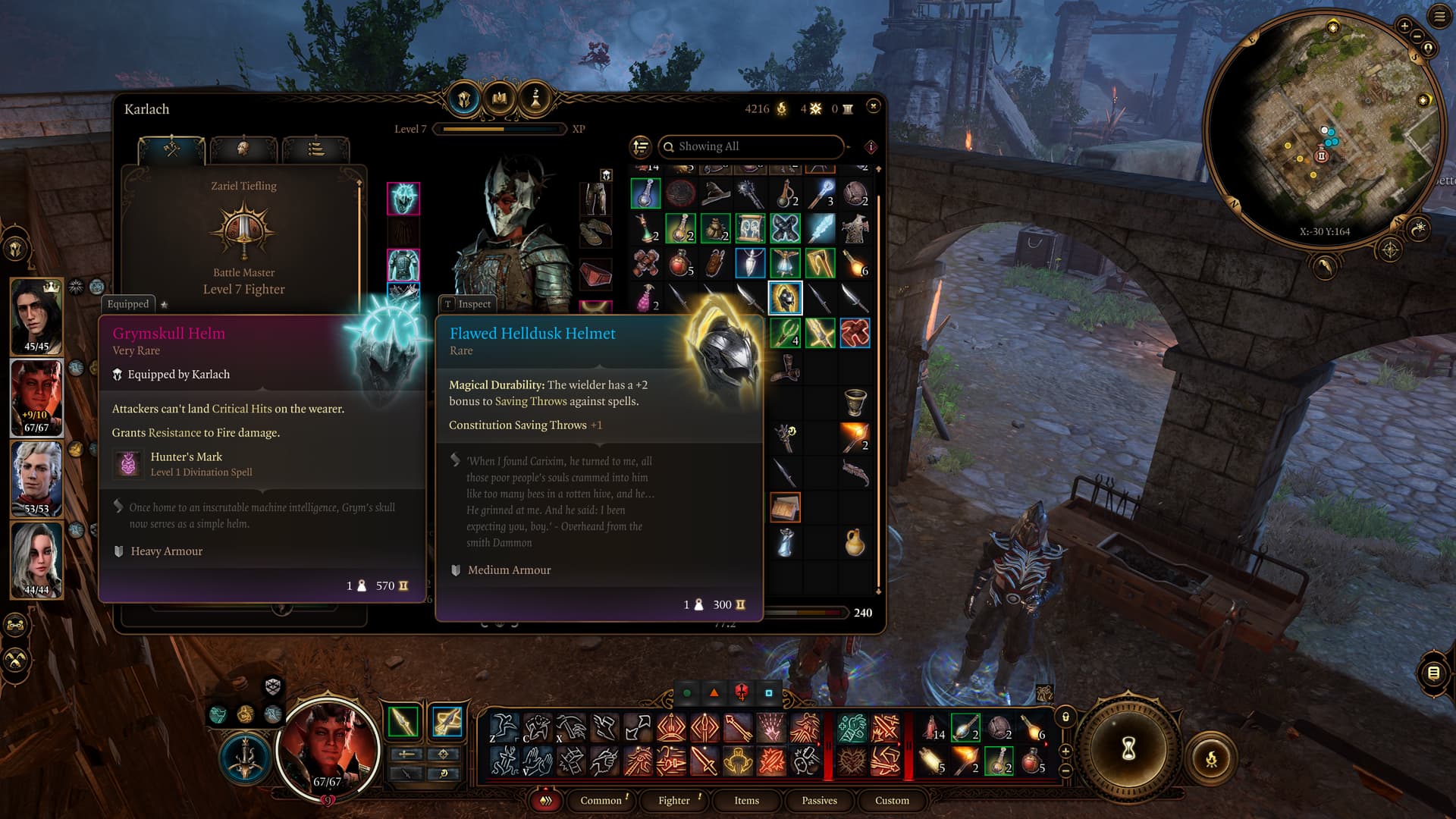1456x819 pixels.
Task: Select the dark-haired crowned companion portrait
Action: pos(36,314)
